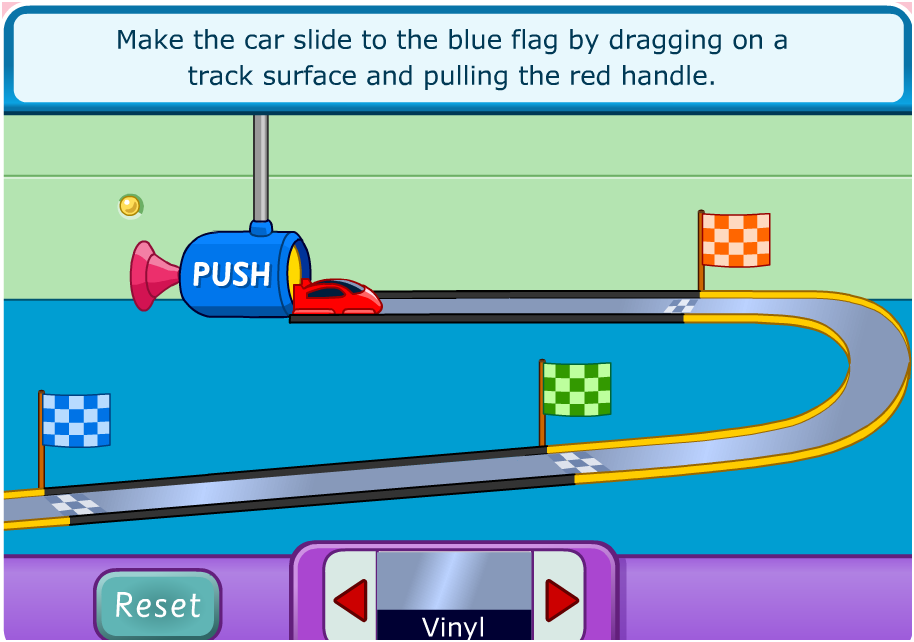Select the previous track surface arrow
914x642 pixels.
[x=350, y=600]
